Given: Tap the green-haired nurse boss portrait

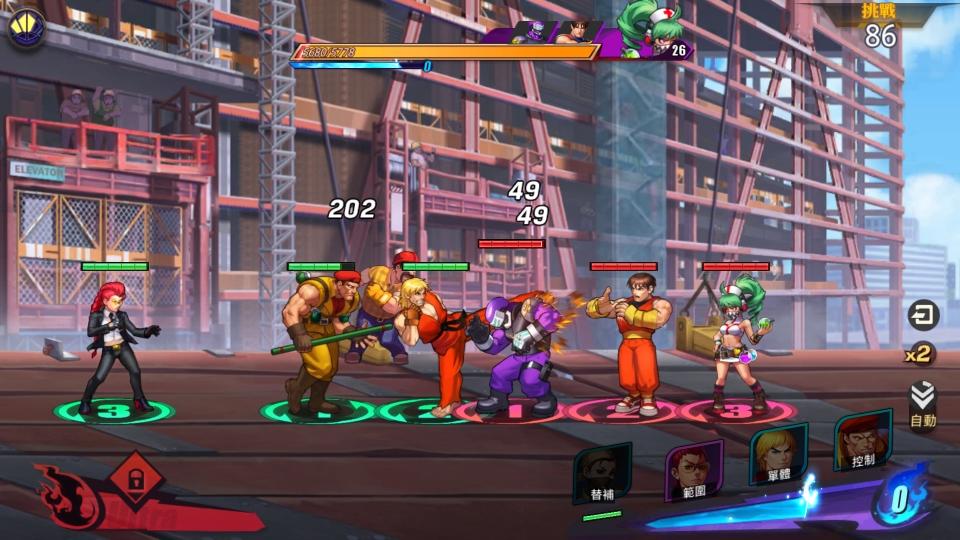Looking at the screenshot, I should (654, 27).
